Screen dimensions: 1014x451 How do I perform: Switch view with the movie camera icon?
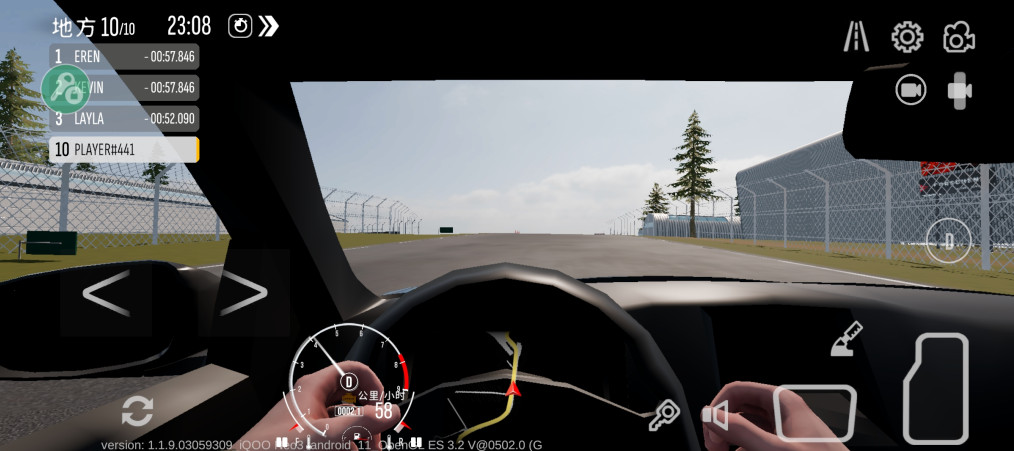point(958,37)
